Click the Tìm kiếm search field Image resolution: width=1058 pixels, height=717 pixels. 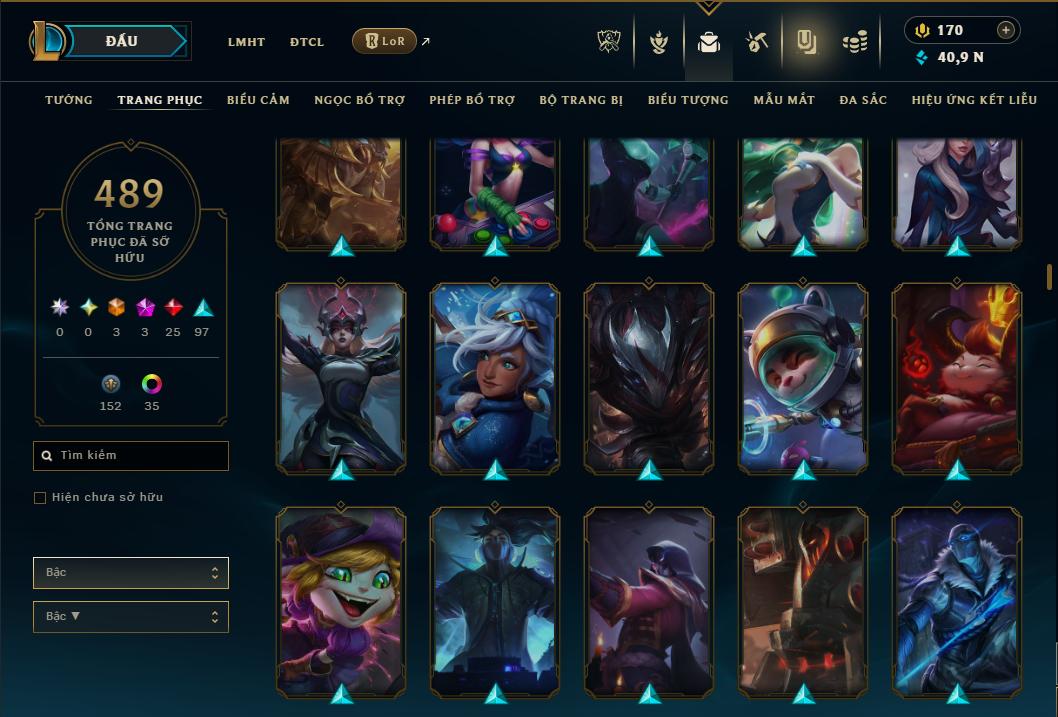tap(131, 456)
